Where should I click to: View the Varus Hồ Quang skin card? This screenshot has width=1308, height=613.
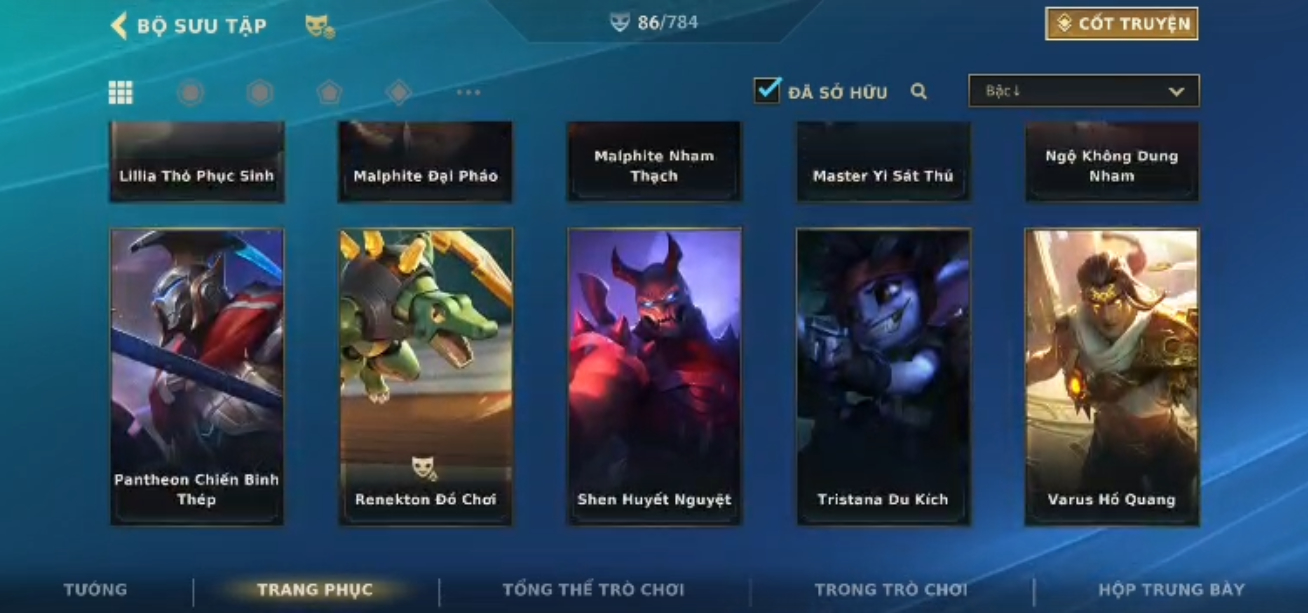[1111, 377]
